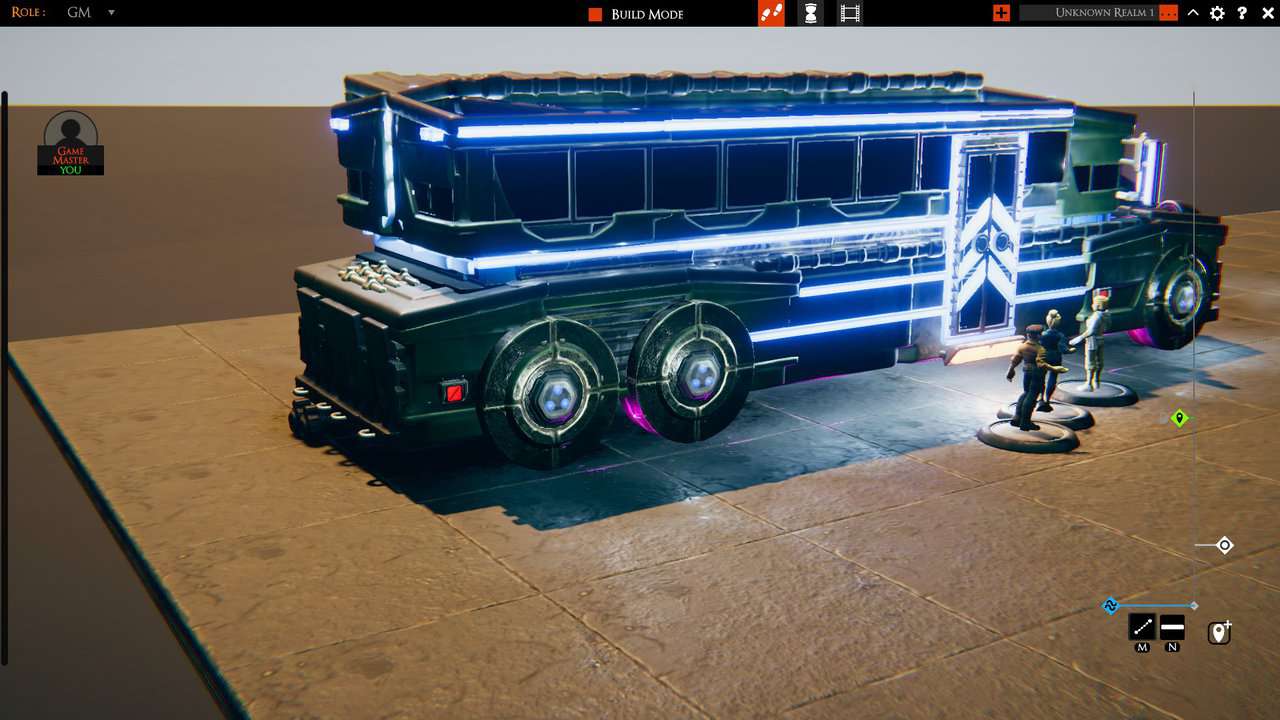Toggle the footsteps movement mode
Viewport: 1280px width, 720px height.
[x=770, y=13]
